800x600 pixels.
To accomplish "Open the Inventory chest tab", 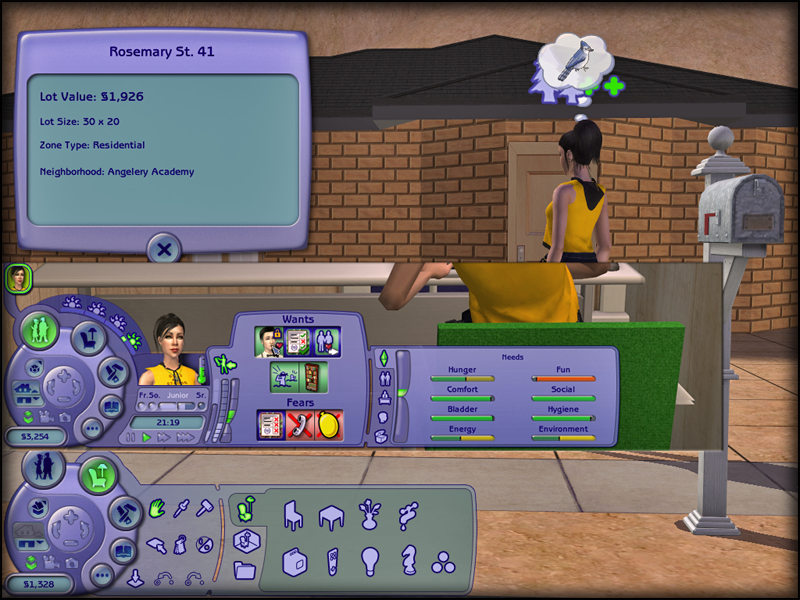I will pos(381,436).
